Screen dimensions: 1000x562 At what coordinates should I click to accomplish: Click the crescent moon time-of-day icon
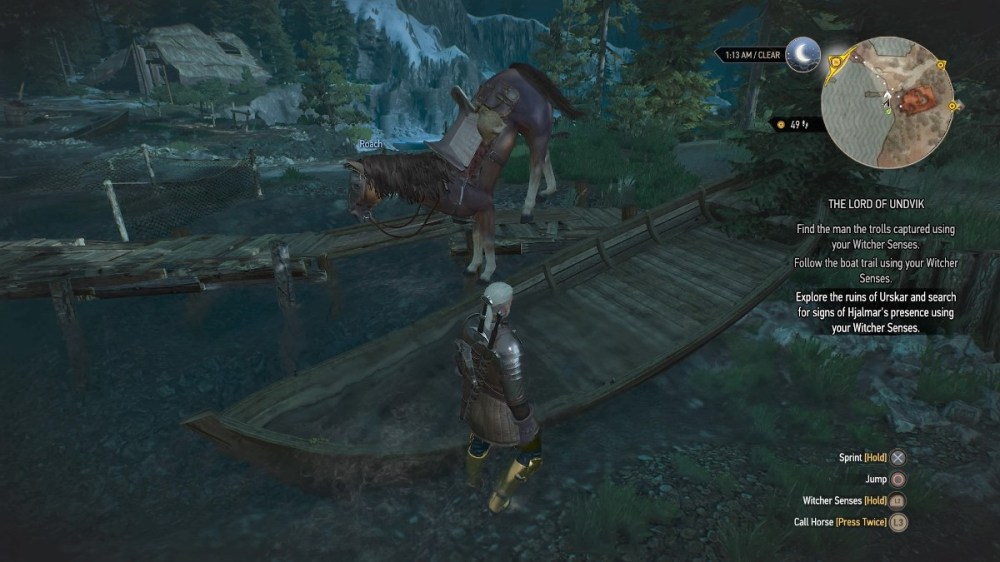coord(801,54)
